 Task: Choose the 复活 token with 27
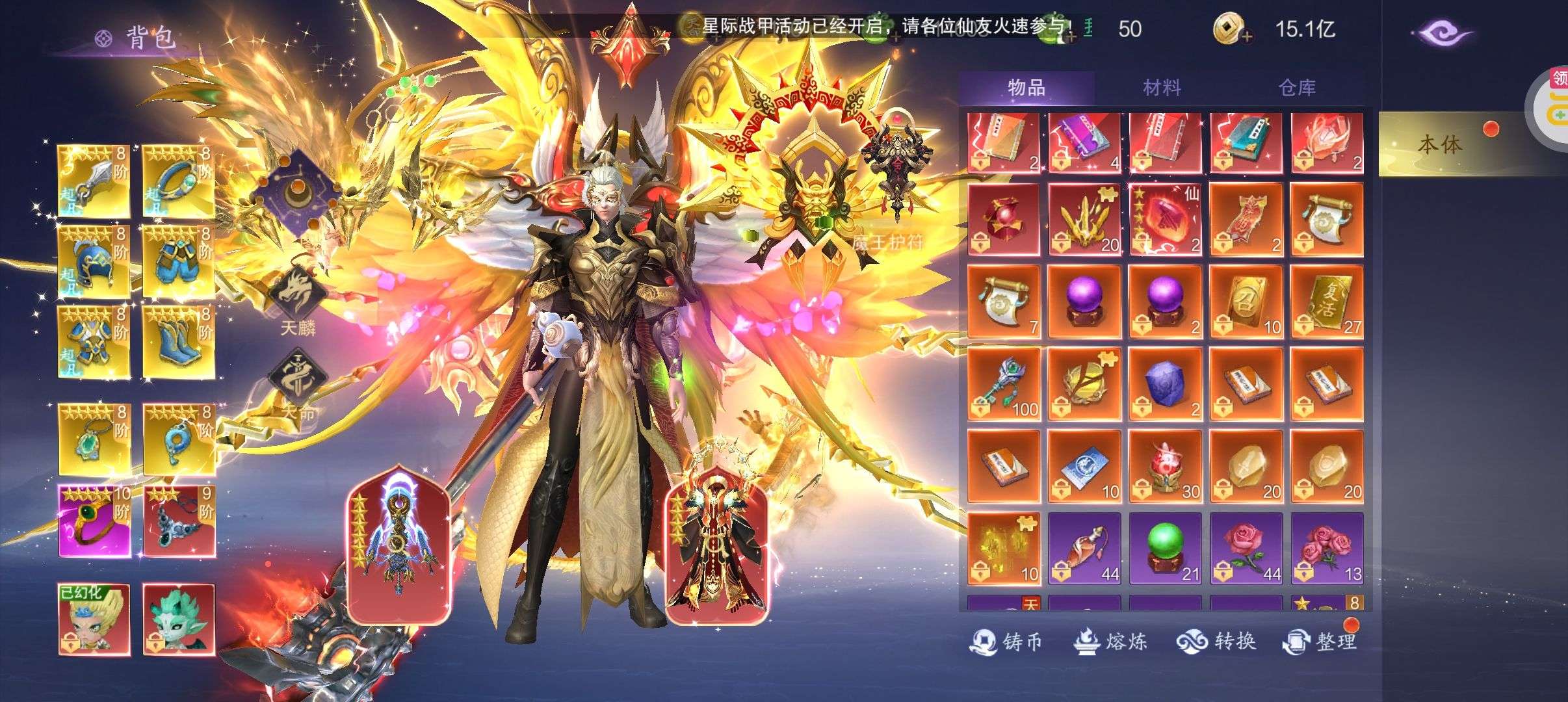[1327, 302]
